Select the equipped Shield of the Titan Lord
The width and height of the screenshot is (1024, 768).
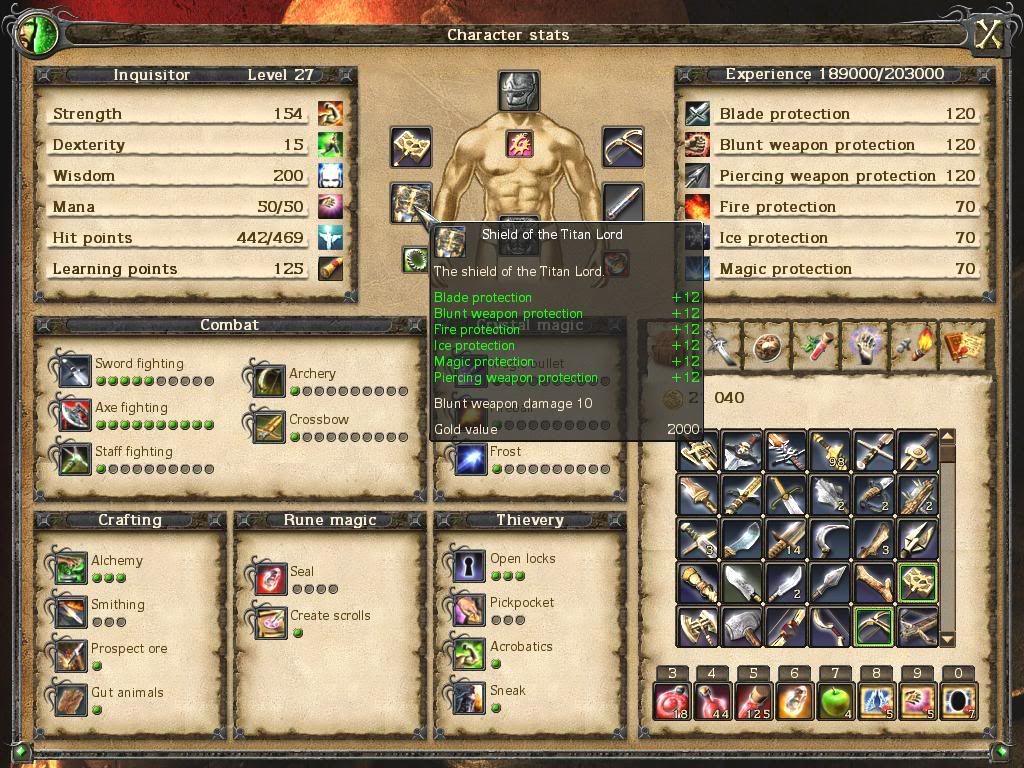tap(411, 203)
